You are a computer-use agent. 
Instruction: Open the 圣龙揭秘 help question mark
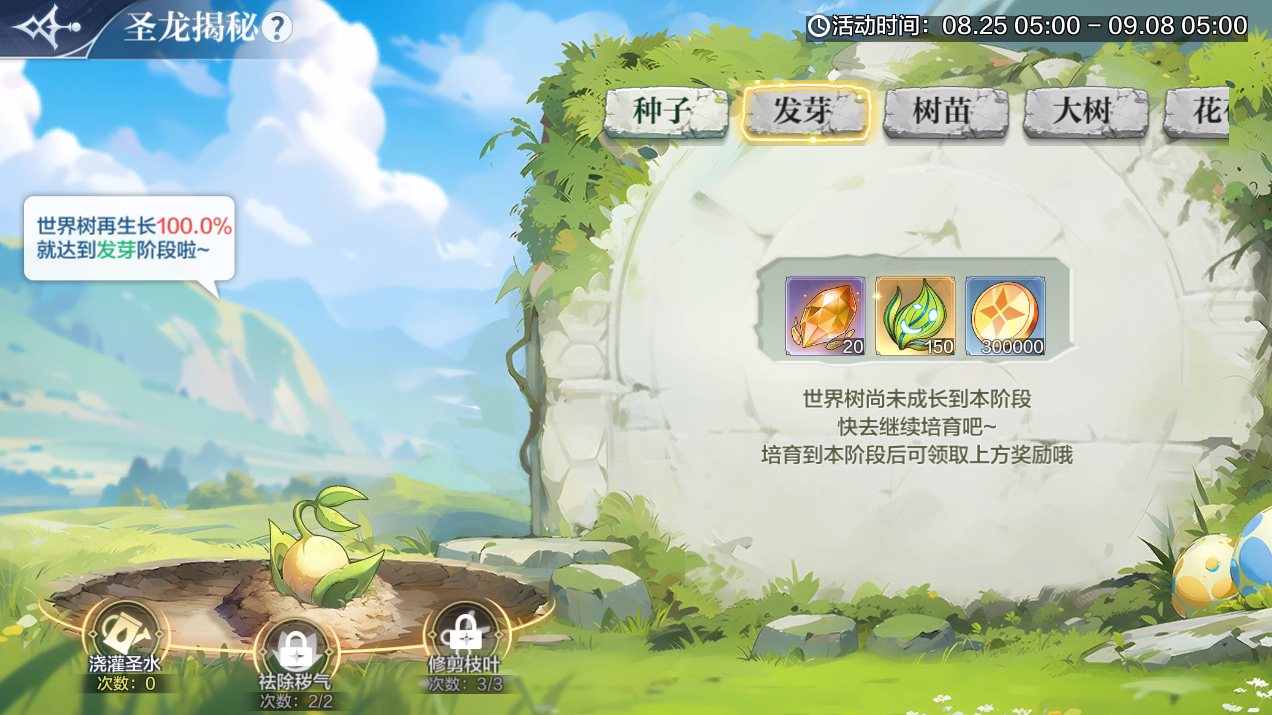coord(277,27)
